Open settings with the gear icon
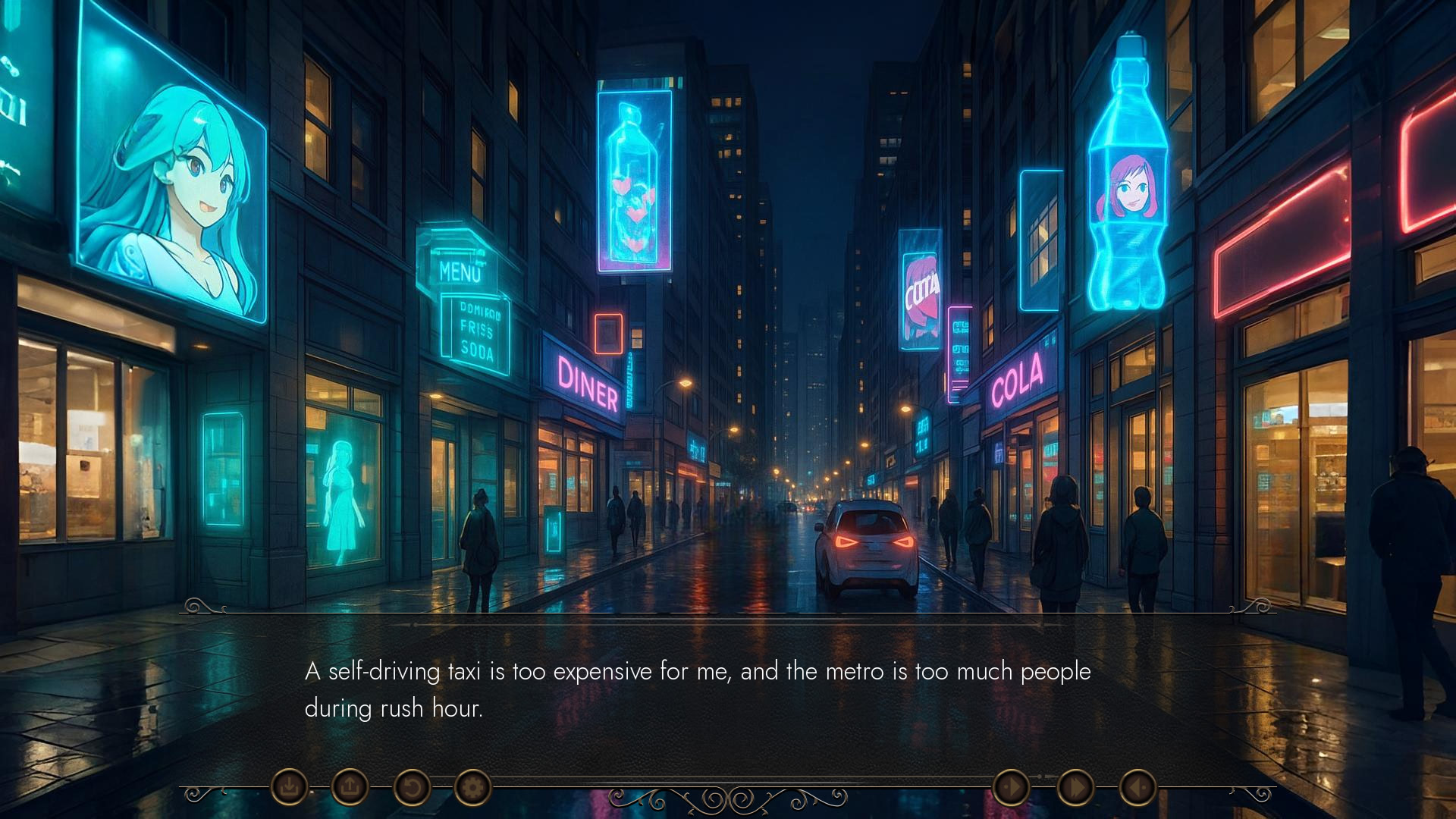Screen dimensions: 1456x819 472,787
